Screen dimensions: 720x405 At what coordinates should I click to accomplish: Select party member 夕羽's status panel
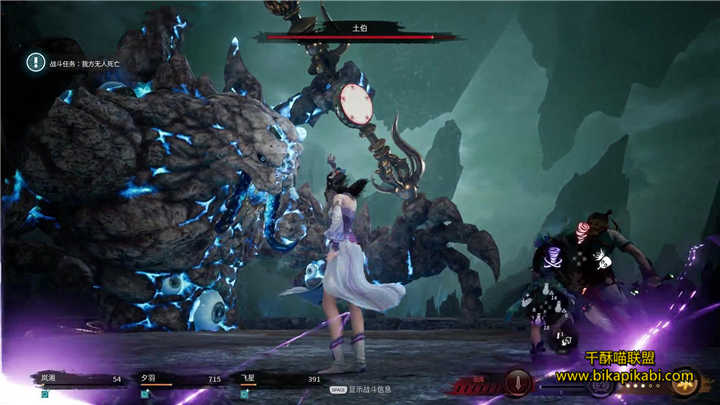coord(180,380)
